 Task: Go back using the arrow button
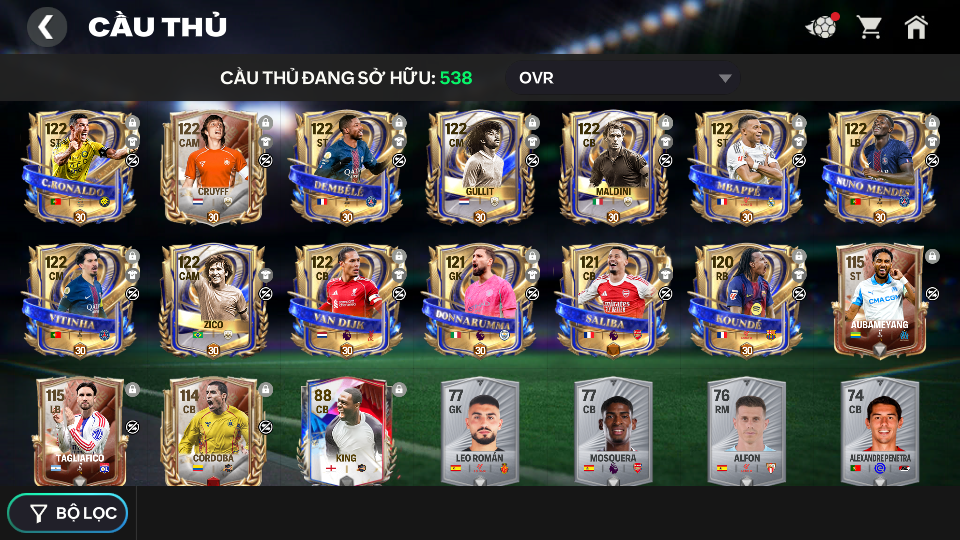pos(46,27)
